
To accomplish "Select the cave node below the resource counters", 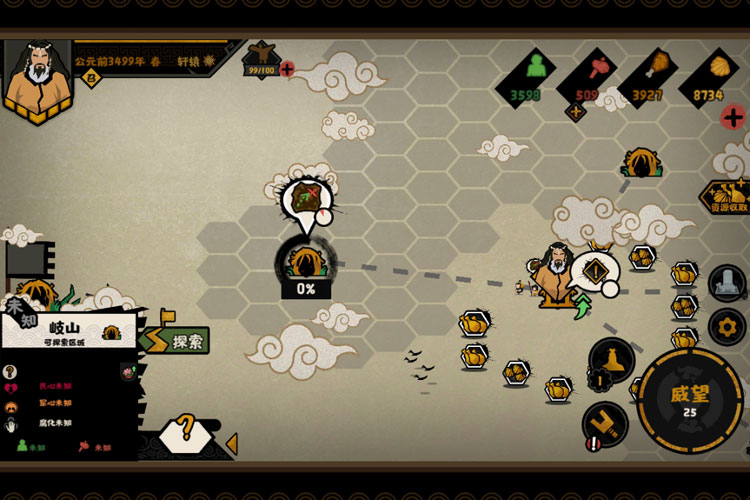I will [641, 161].
